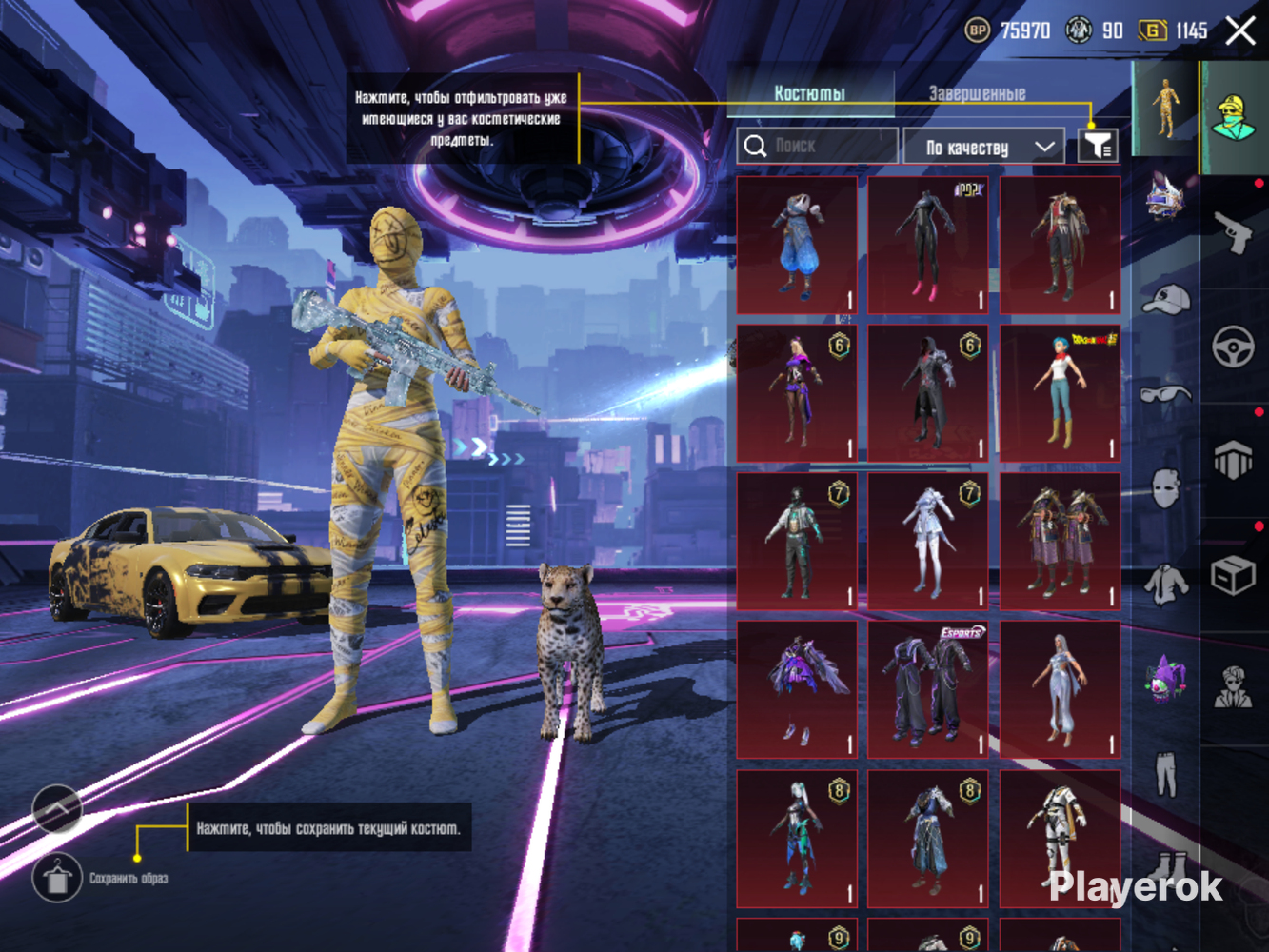The image size is (1269, 952).
Task: Save the current look with Сохранить образ
Action: (x=57, y=878)
